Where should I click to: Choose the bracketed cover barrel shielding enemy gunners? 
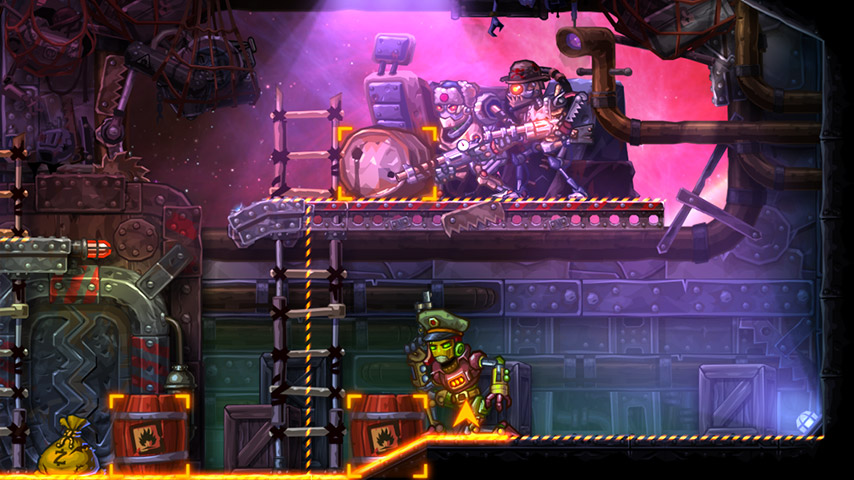click(x=387, y=162)
